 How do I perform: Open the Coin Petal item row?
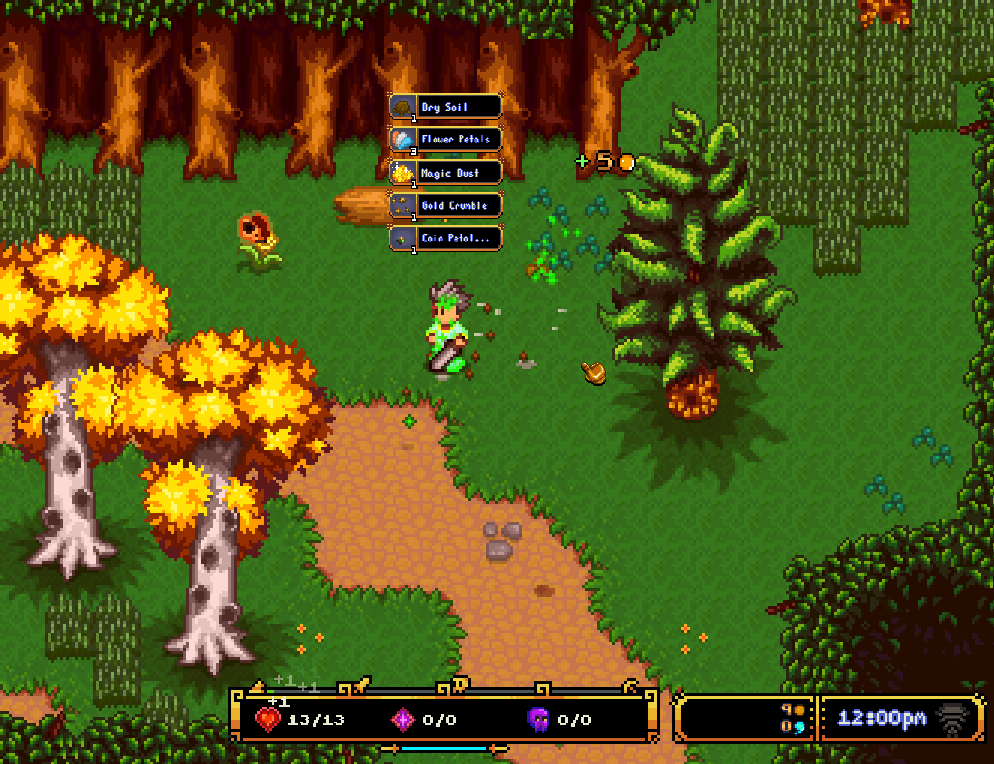[445, 238]
